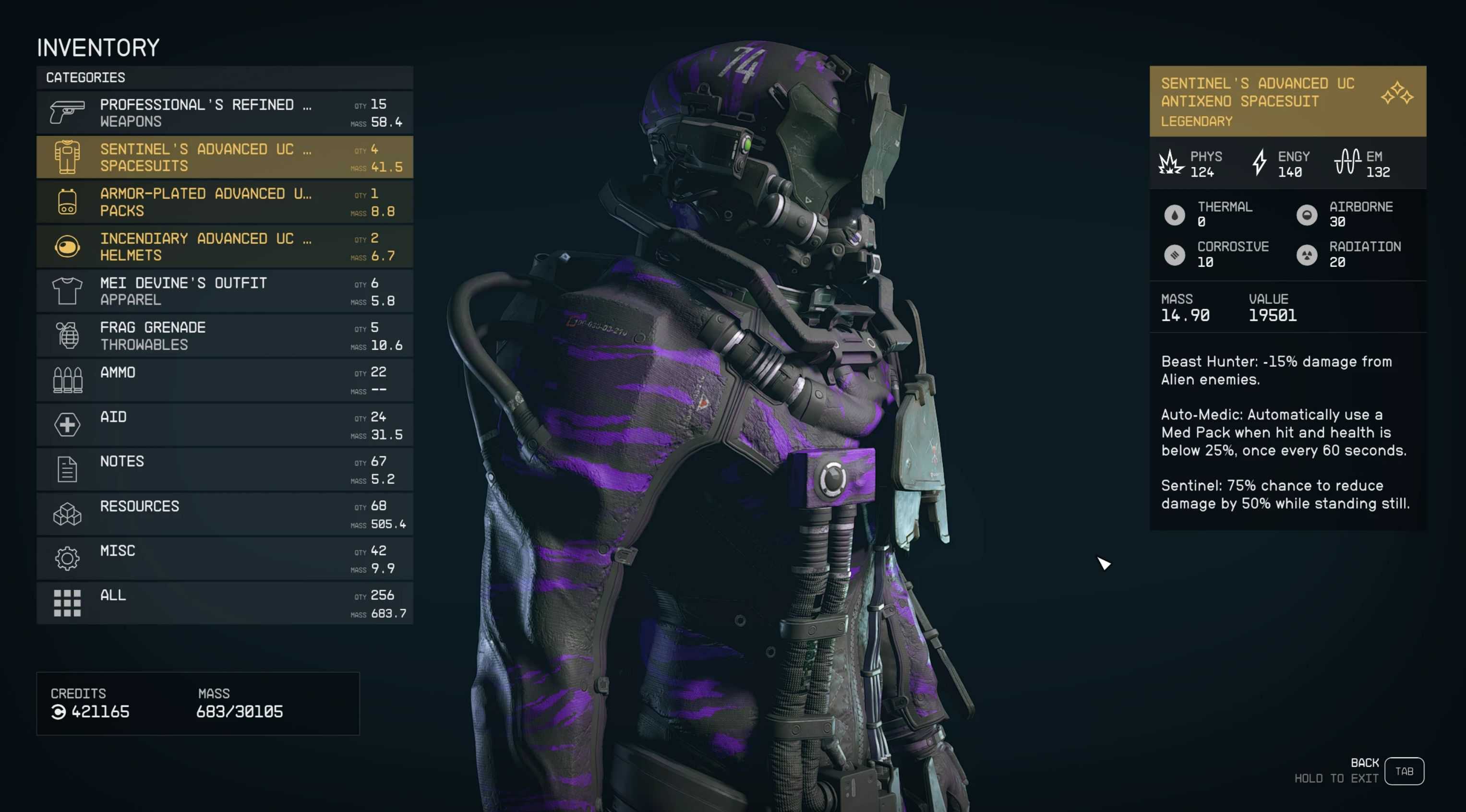
Task: Select the Spacesuits category row
Action: 224,157
